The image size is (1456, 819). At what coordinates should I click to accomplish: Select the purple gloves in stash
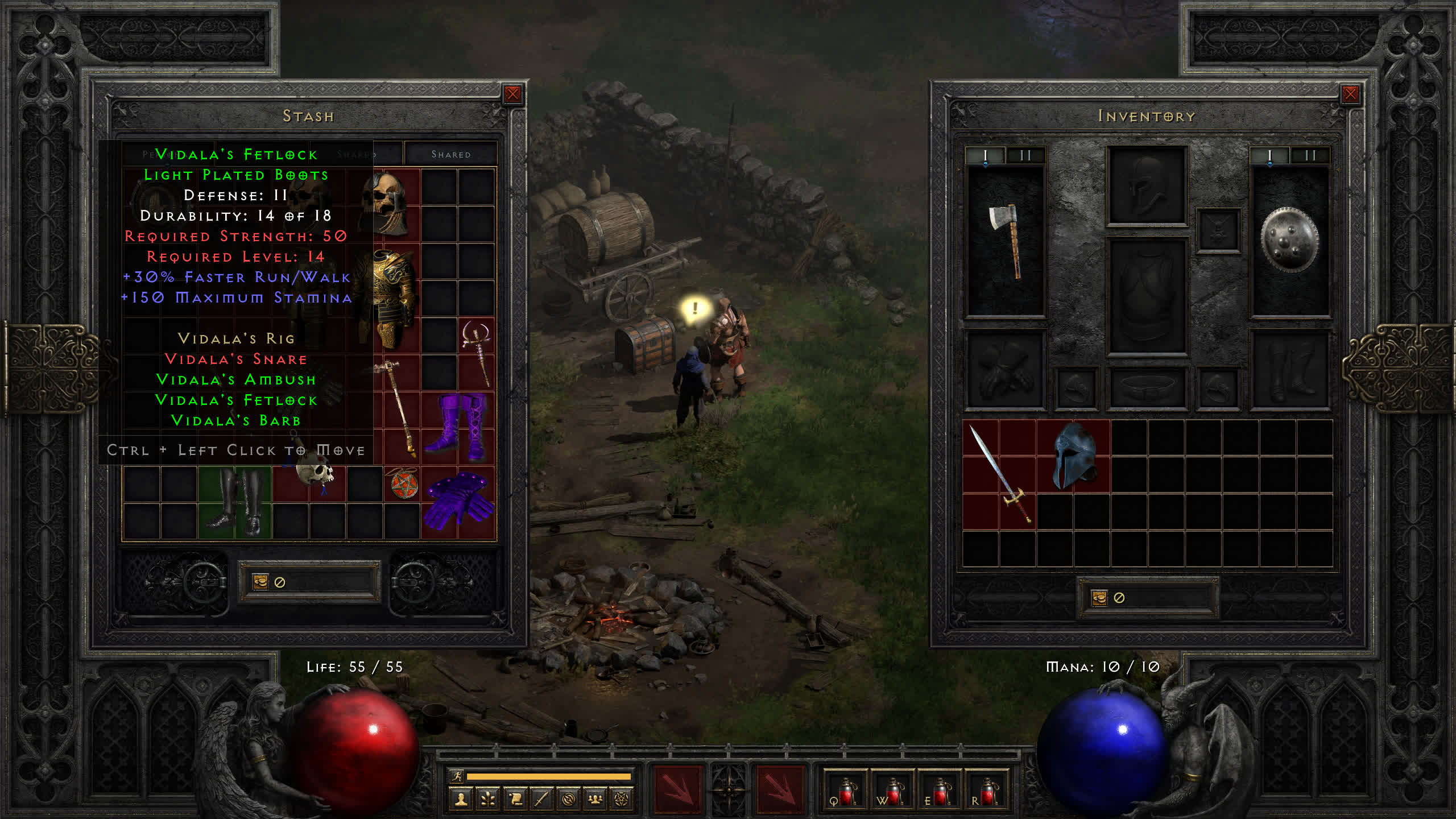pyautogui.click(x=458, y=502)
